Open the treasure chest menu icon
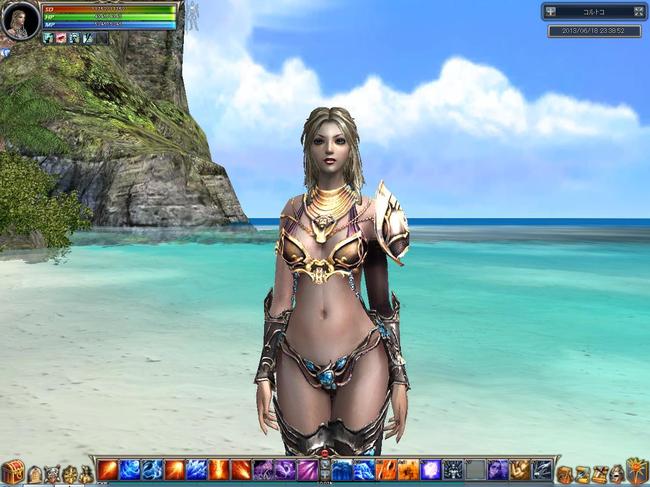Image resolution: width=650 pixels, height=487 pixels. click(13, 471)
